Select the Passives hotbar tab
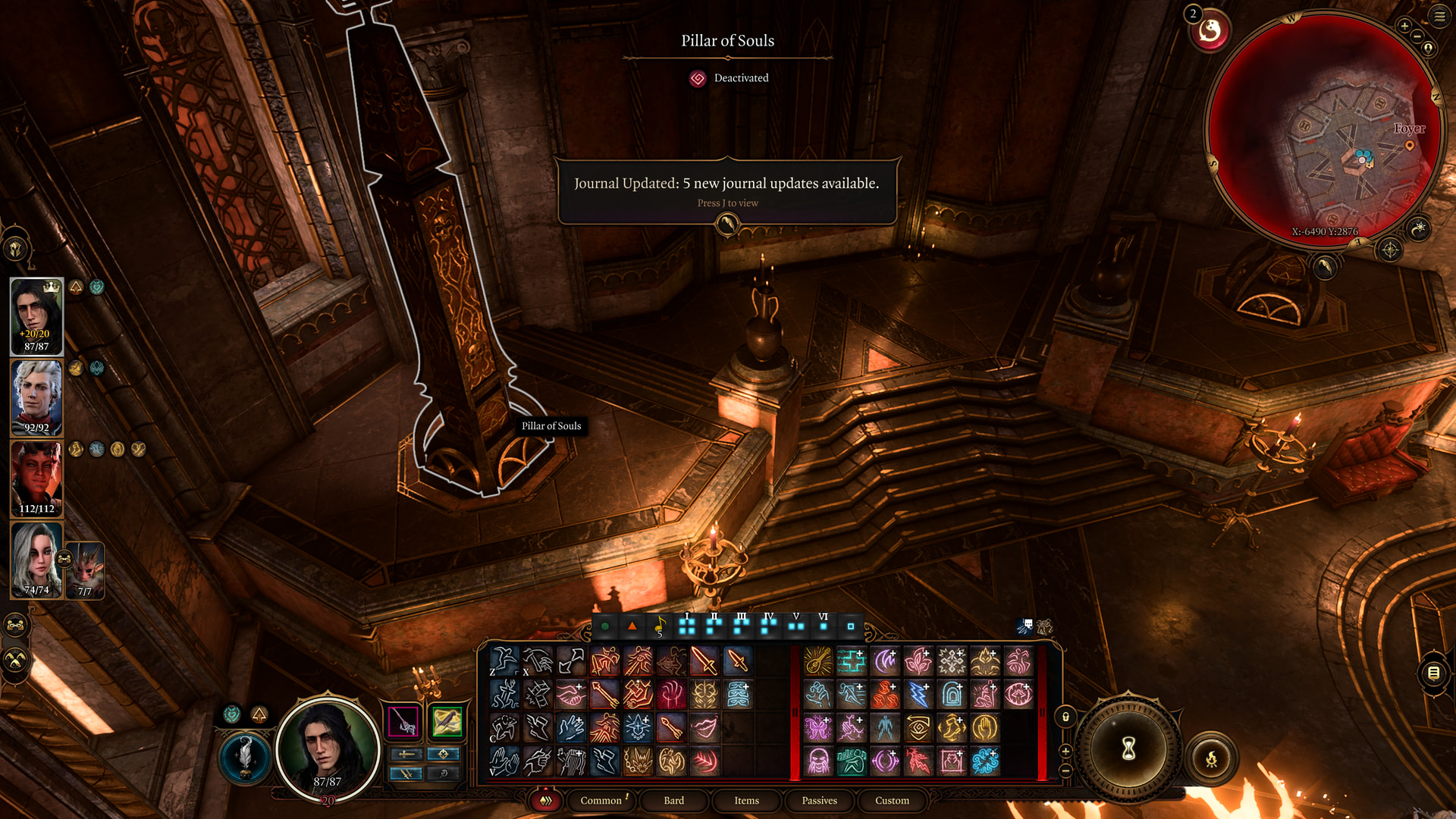This screenshot has width=1456, height=819. [x=819, y=800]
